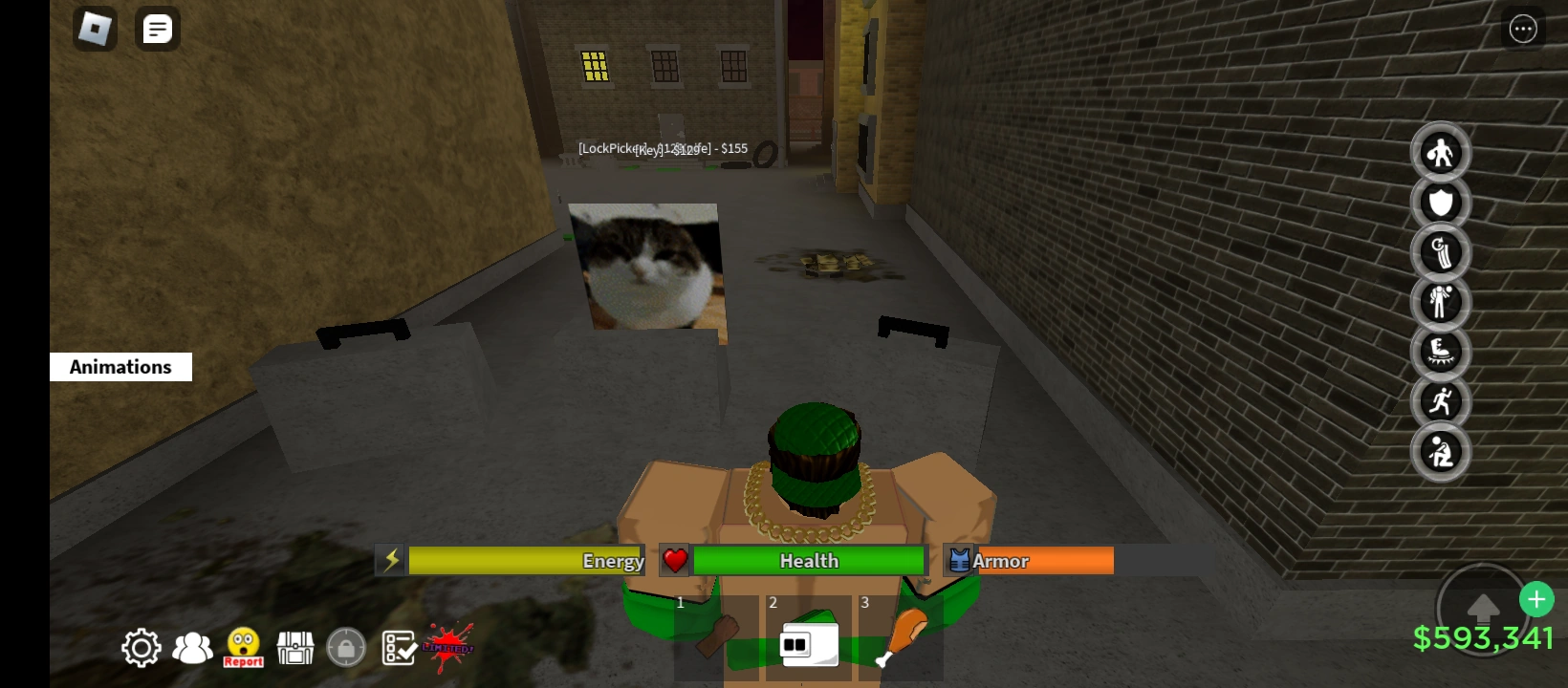Use the spiked boot stomp icon
This screenshot has height=688, width=1568.
[1441, 352]
